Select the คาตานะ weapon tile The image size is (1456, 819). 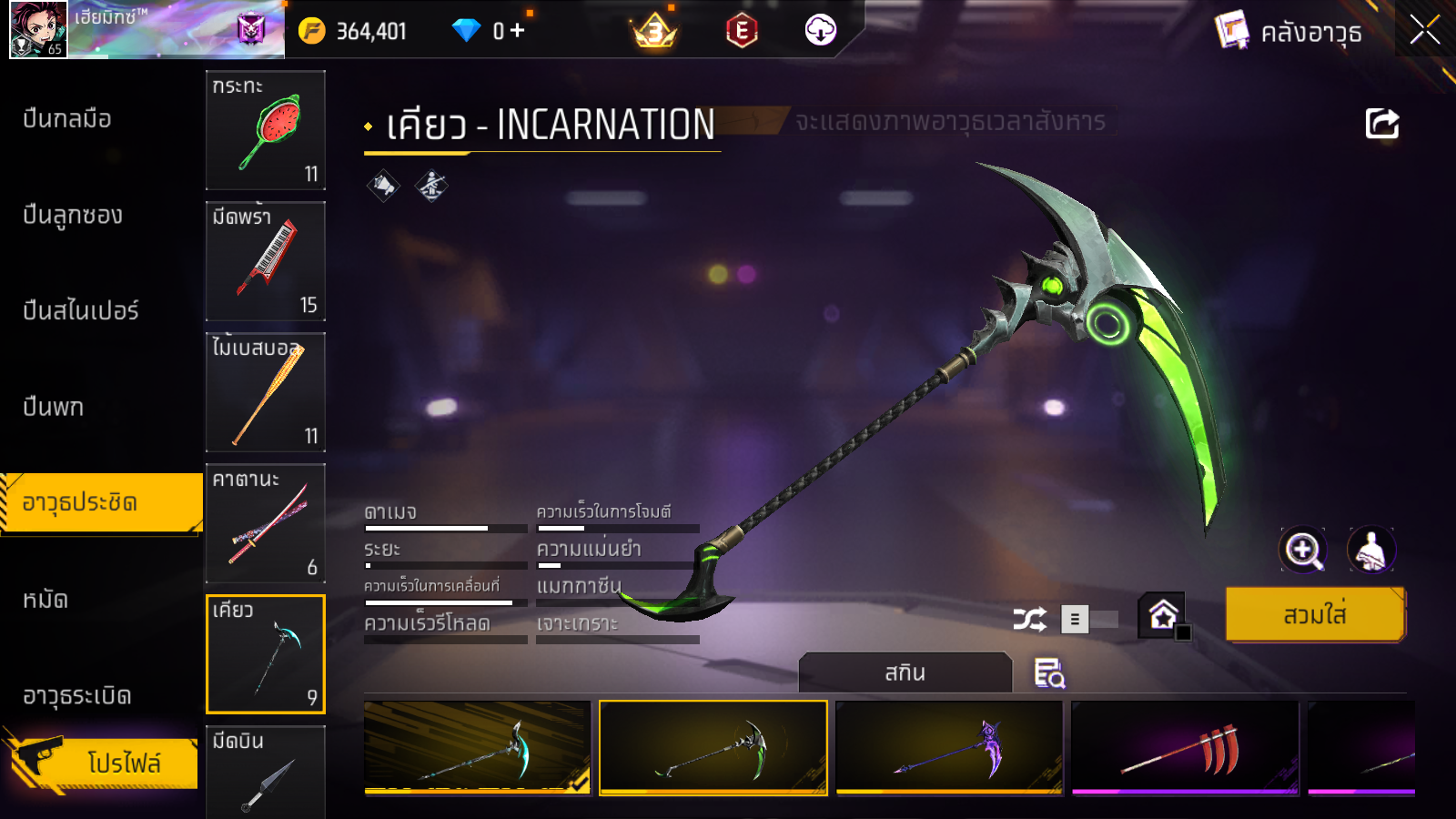[x=266, y=523]
